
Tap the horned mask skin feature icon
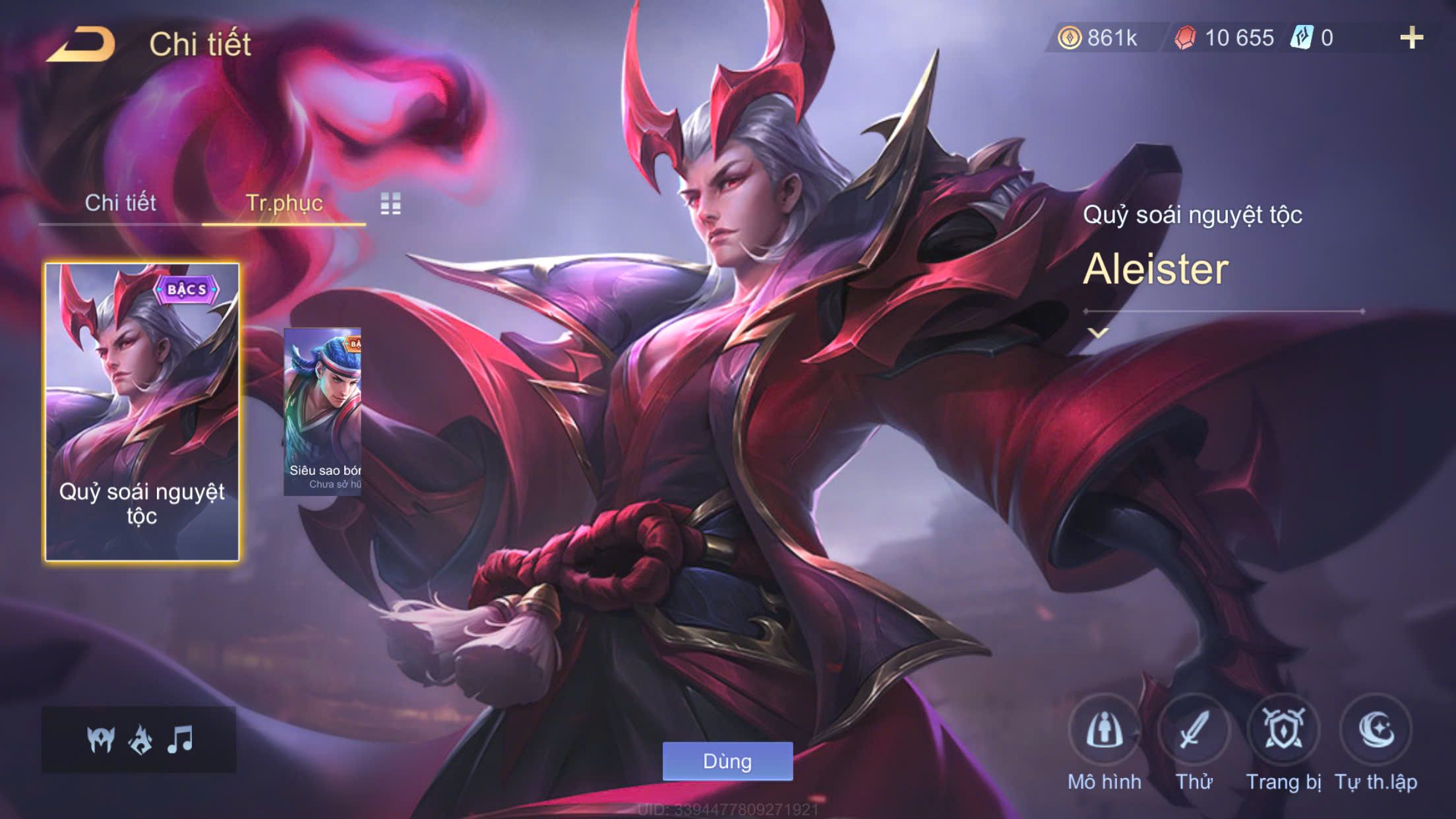(101, 740)
